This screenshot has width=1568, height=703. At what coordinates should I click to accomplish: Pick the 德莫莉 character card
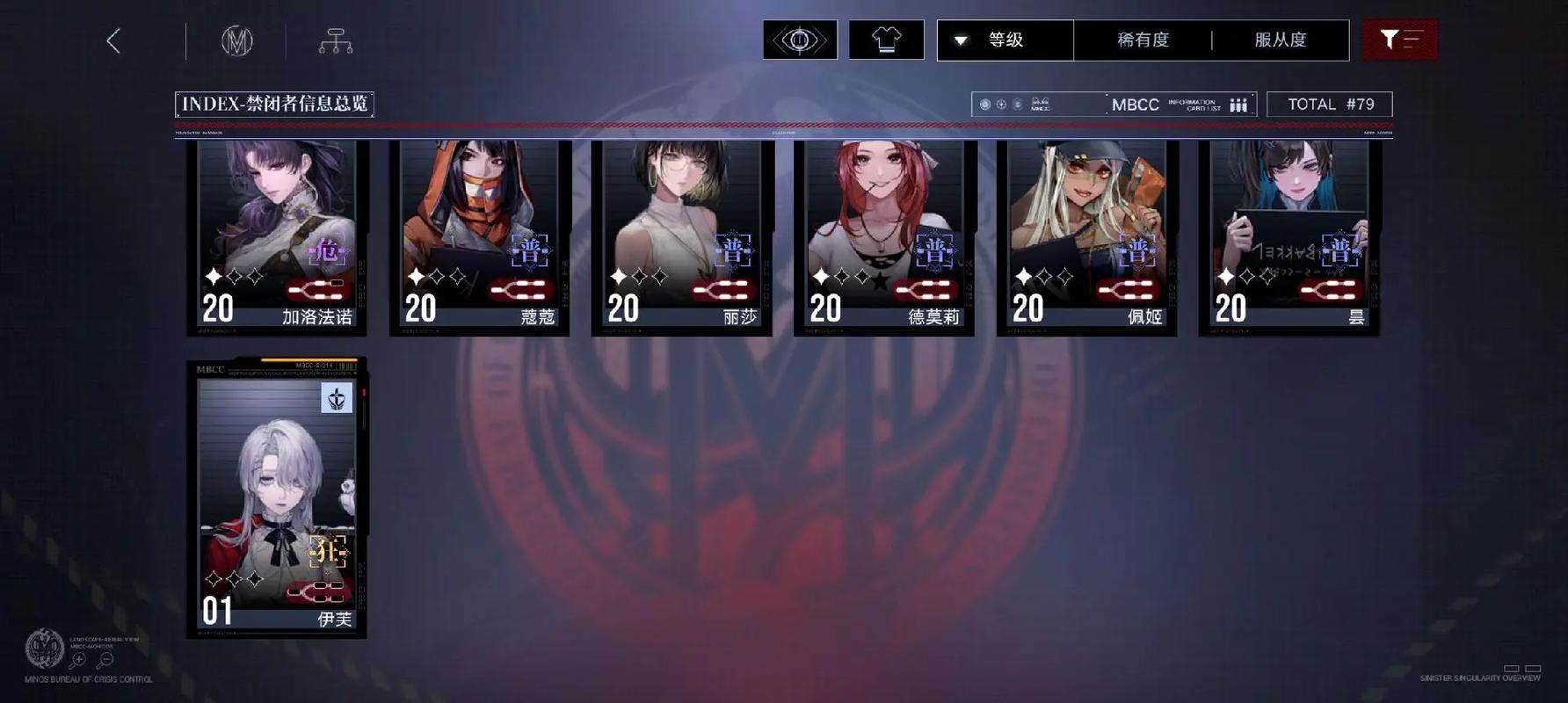point(884,237)
